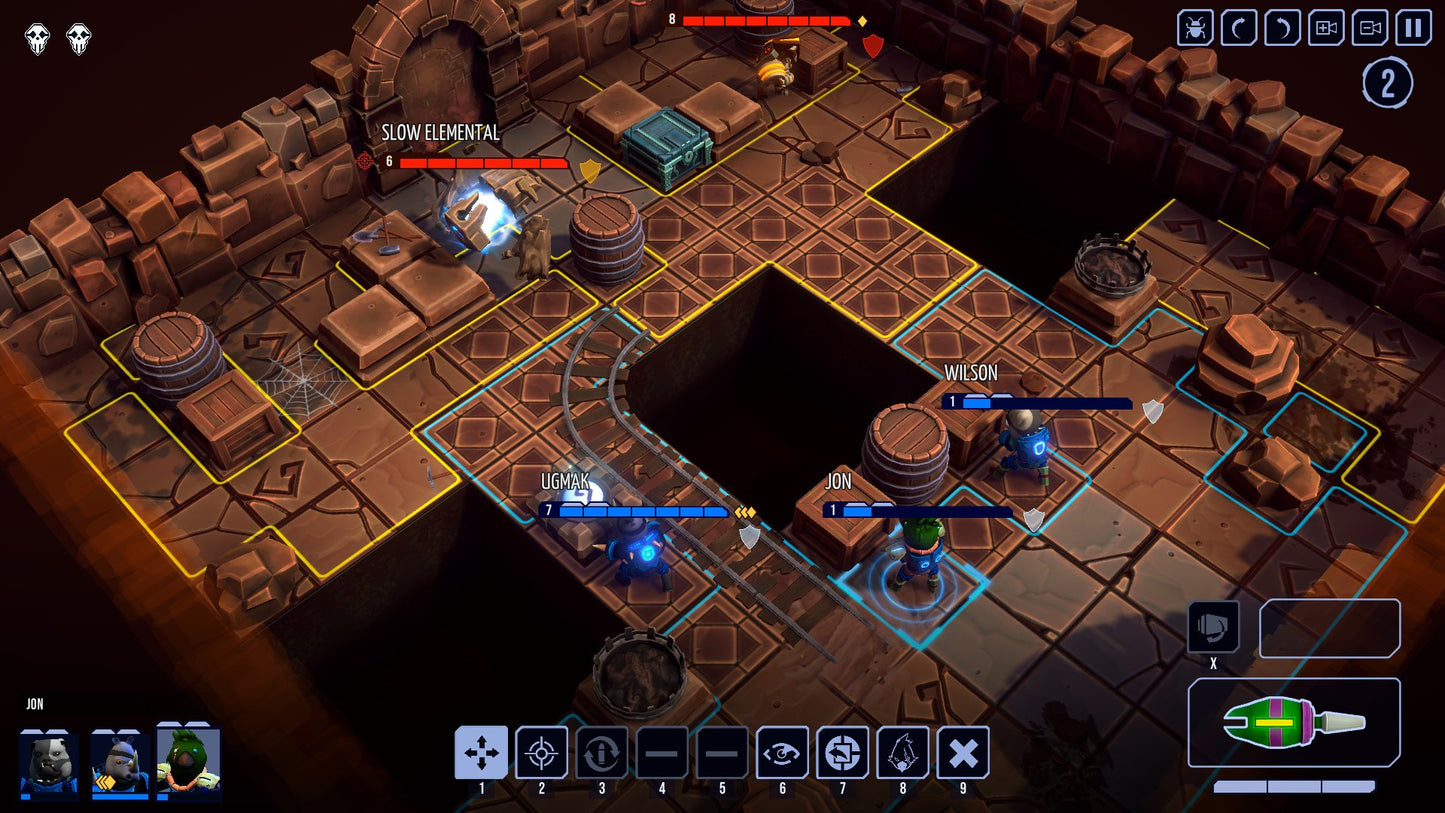Select the Aim/targeting action (hotkey 2)
Viewport: 1445px width, 813px height.
tap(543, 753)
